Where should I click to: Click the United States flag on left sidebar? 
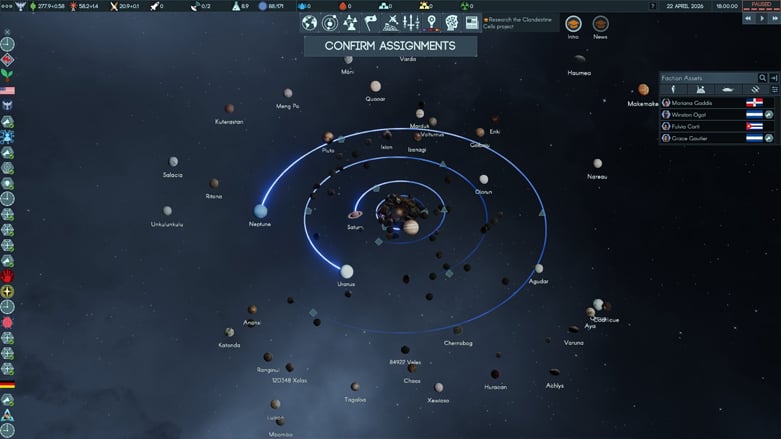coord(7,90)
